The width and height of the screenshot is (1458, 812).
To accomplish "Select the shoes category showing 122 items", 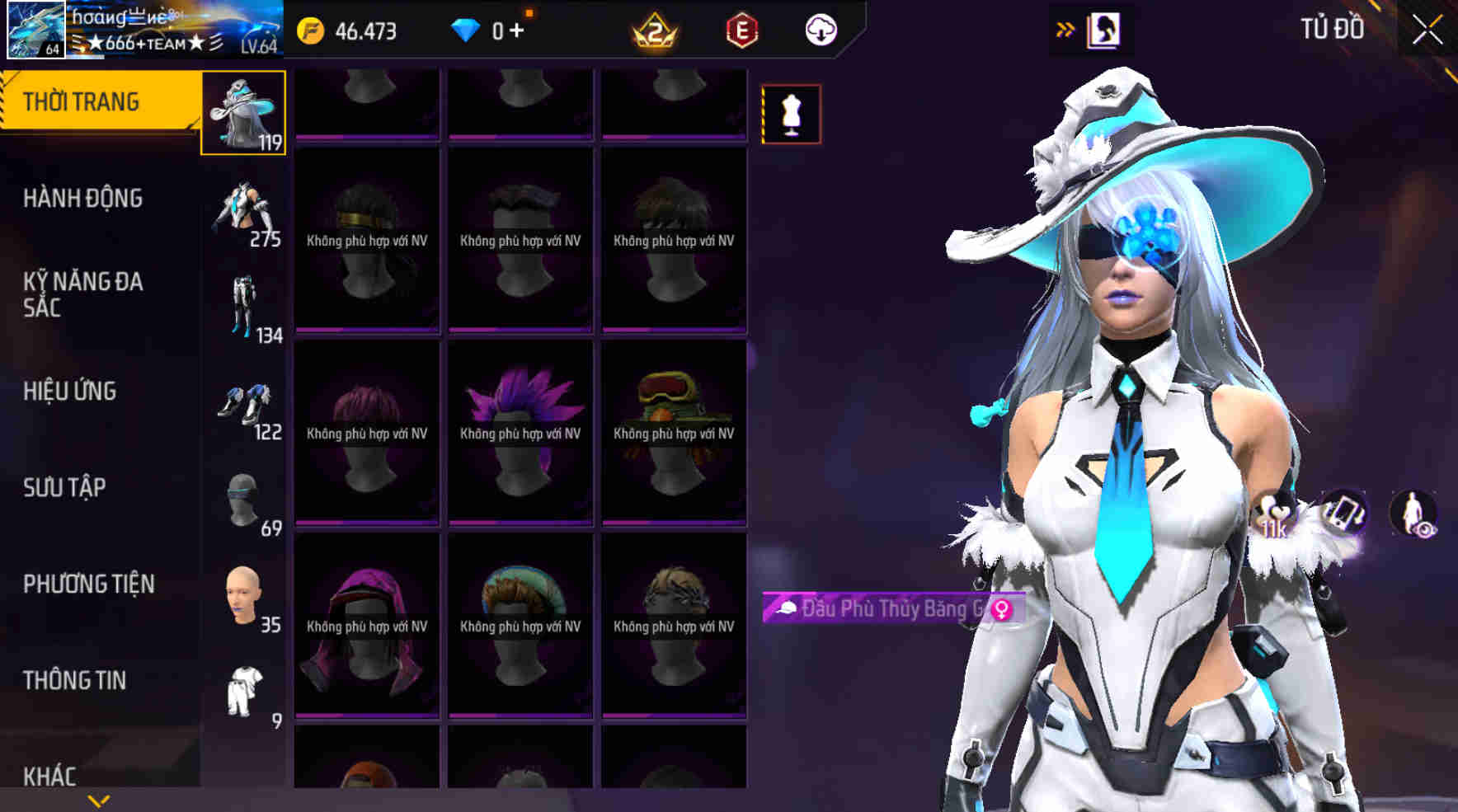I will tap(243, 404).
